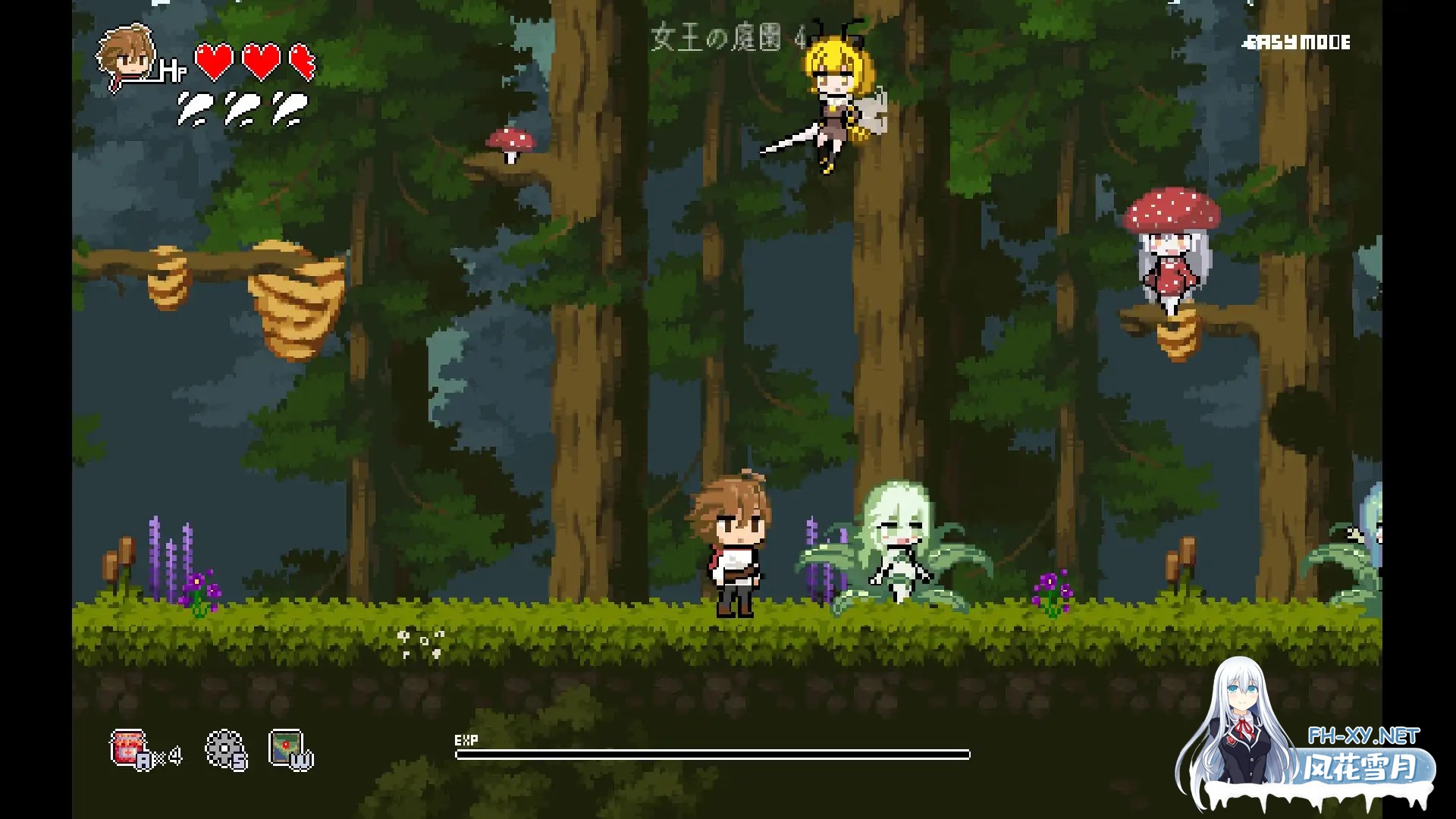Toggle EASY MODE in the top right
This screenshot has height=819, width=1456.
pos(1298,43)
